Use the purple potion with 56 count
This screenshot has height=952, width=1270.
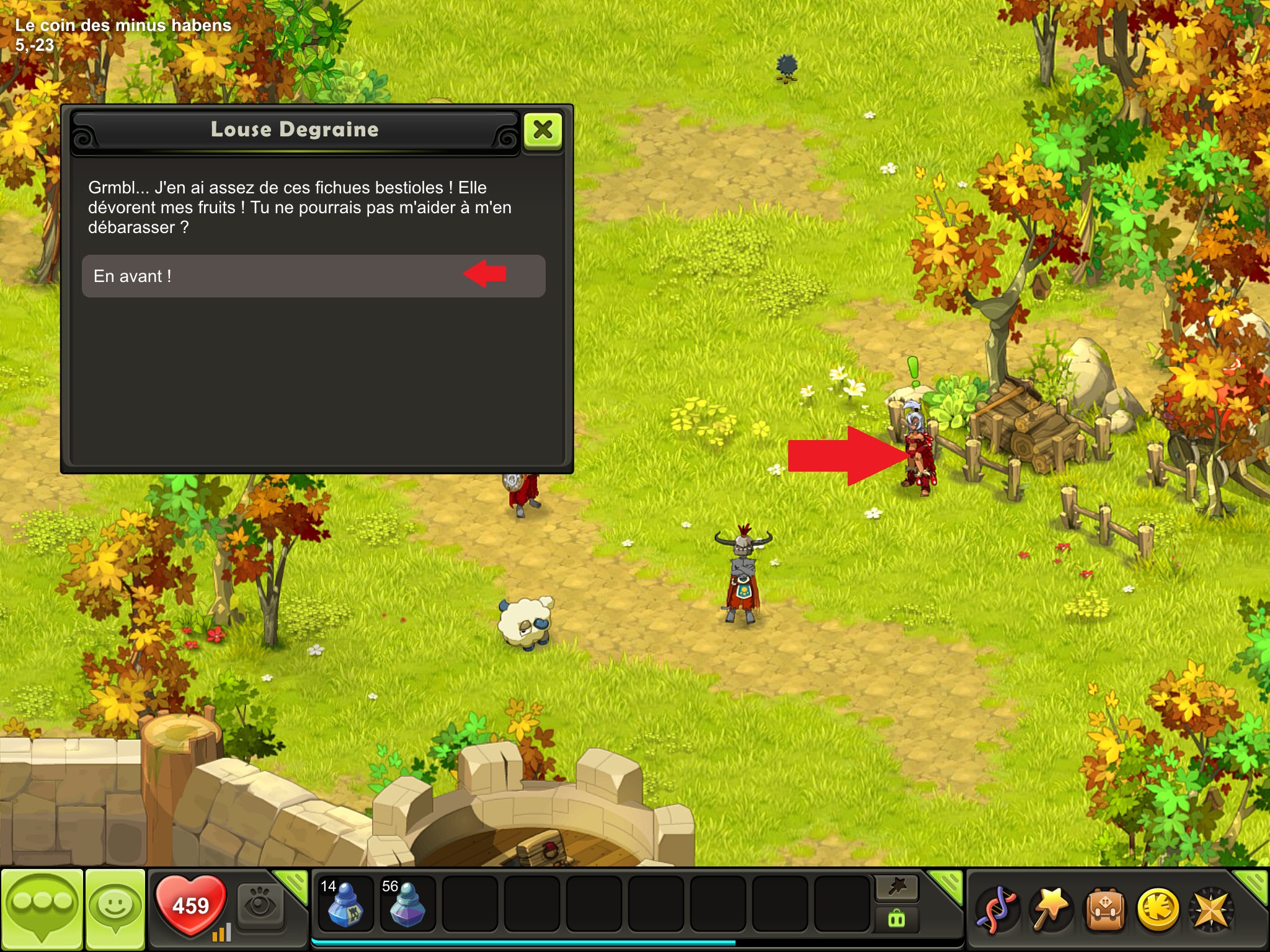point(407,904)
